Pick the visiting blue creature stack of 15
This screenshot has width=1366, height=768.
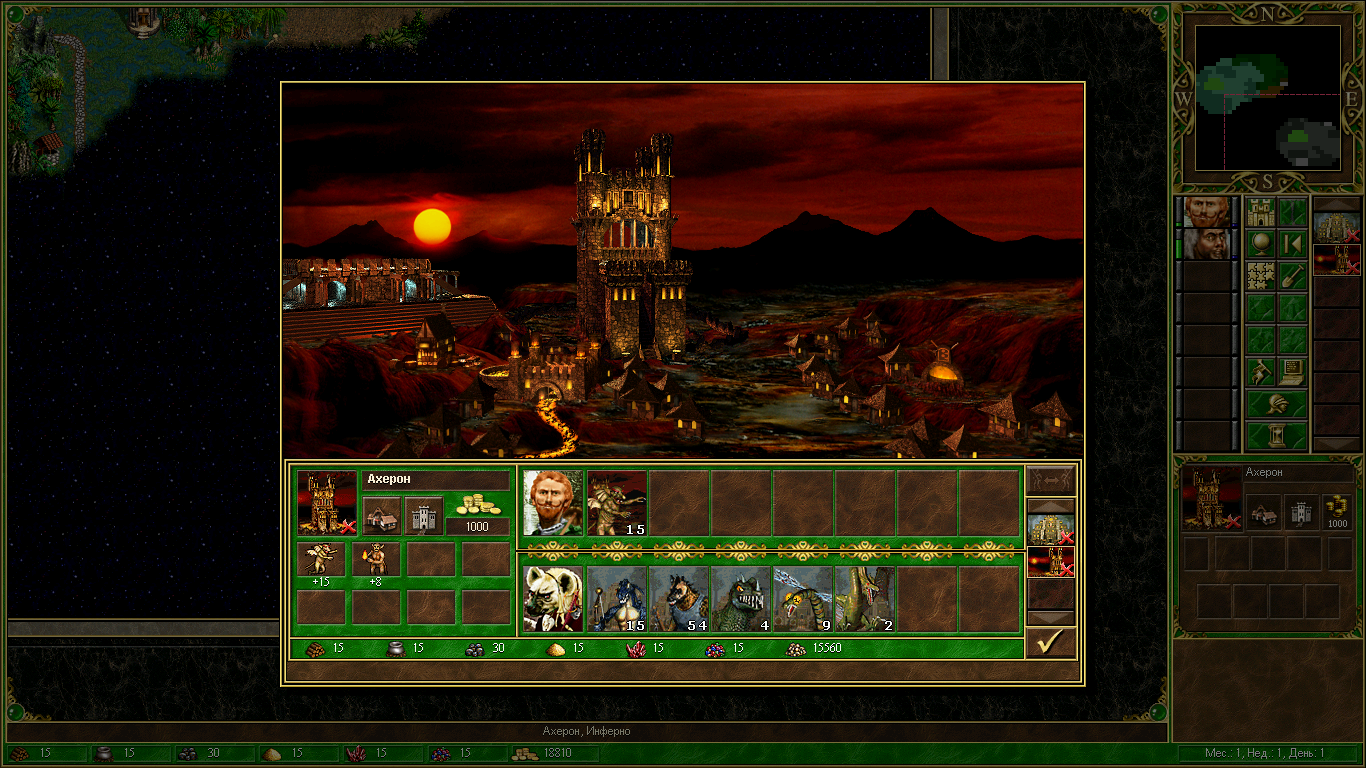pos(616,599)
